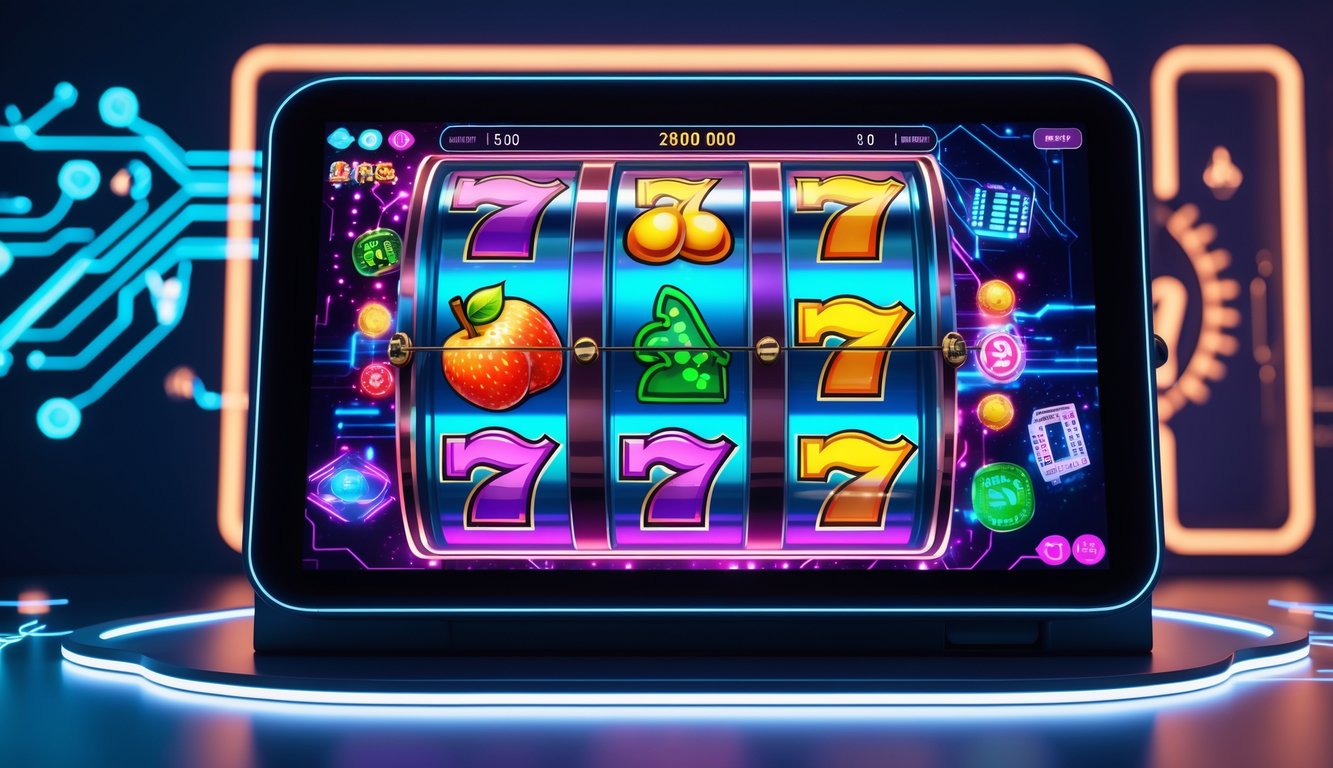
Task: Open the cyan keypad panel
Action: [1001, 211]
